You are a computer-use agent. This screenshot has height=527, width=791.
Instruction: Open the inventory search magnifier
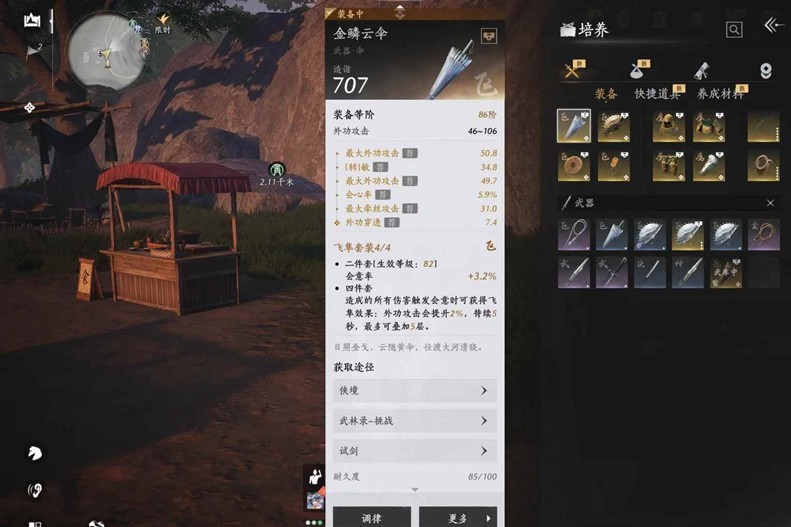(734, 30)
